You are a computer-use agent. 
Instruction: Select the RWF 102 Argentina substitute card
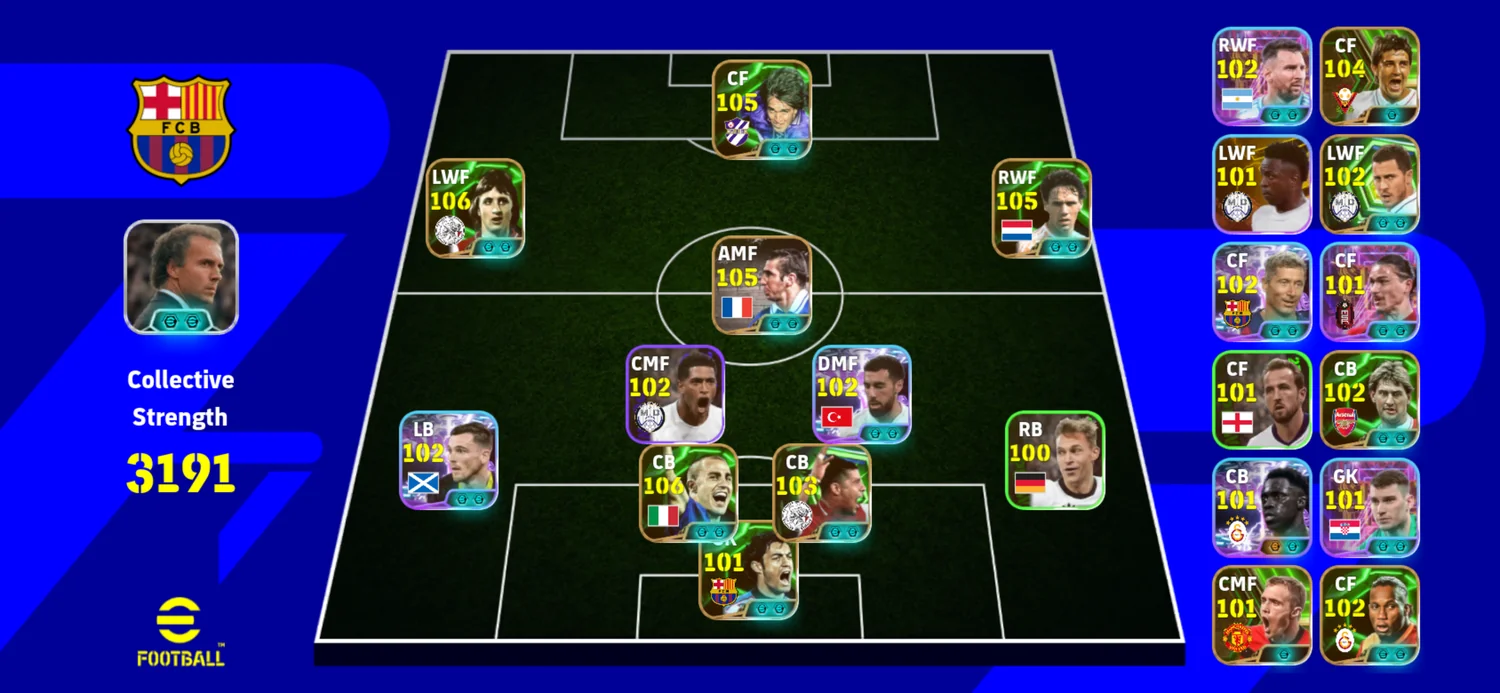tap(1262, 76)
